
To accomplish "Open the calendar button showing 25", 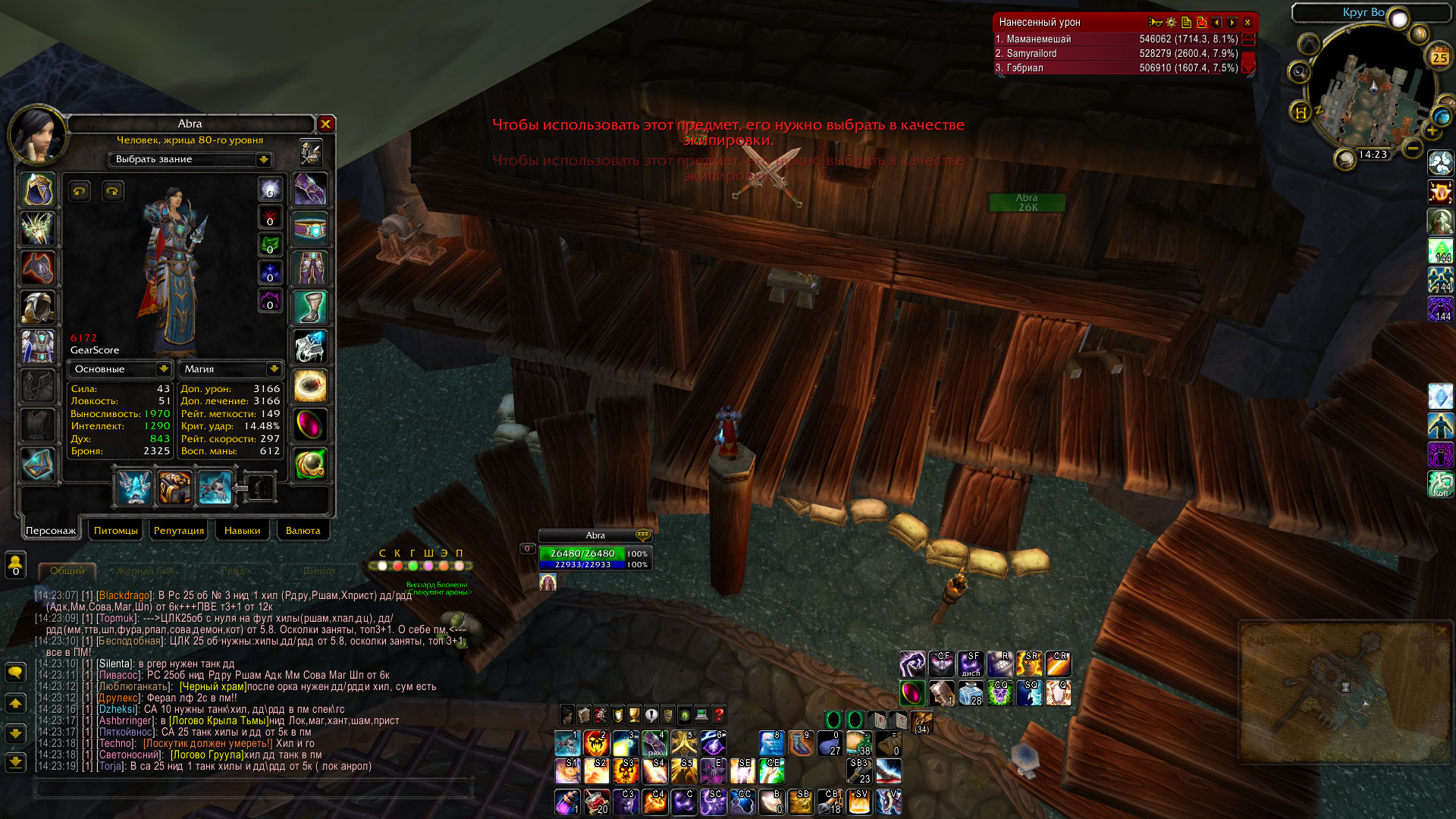I will coord(1439,57).
